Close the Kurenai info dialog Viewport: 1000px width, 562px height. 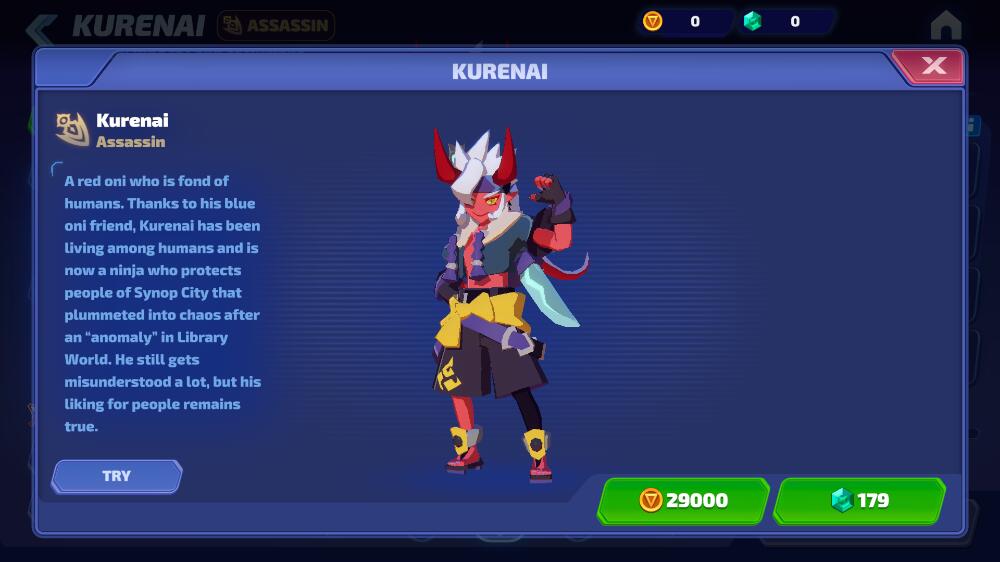tap(933, 66)
